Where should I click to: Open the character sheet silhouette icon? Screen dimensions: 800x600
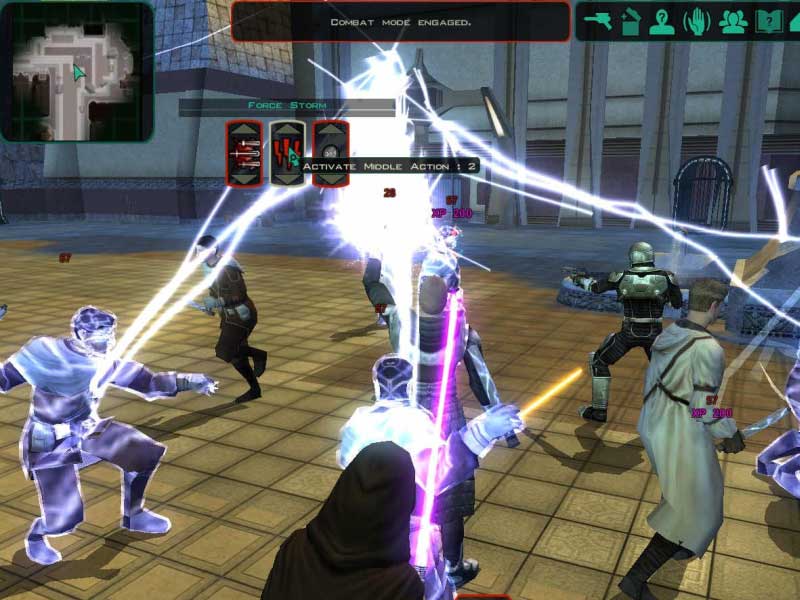[661, 21]
